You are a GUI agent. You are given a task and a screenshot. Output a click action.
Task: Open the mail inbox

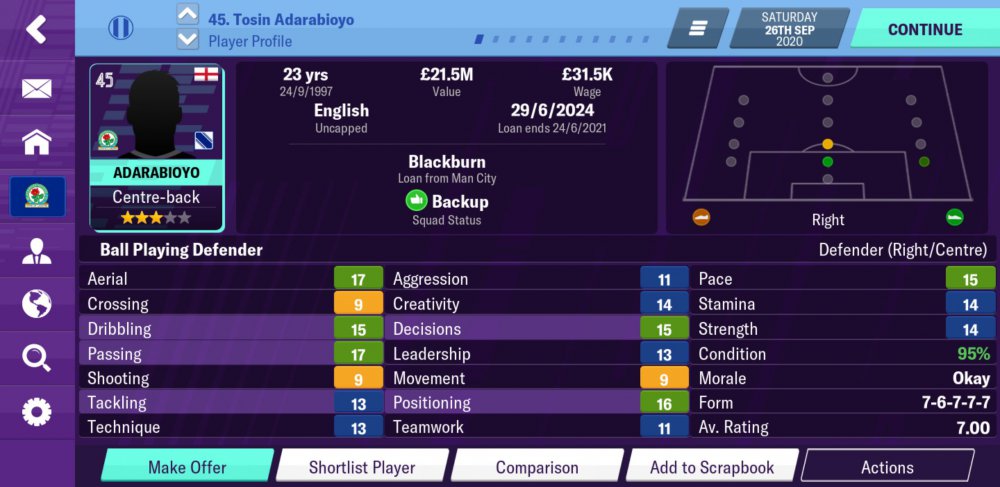click(x=37, y=88)
